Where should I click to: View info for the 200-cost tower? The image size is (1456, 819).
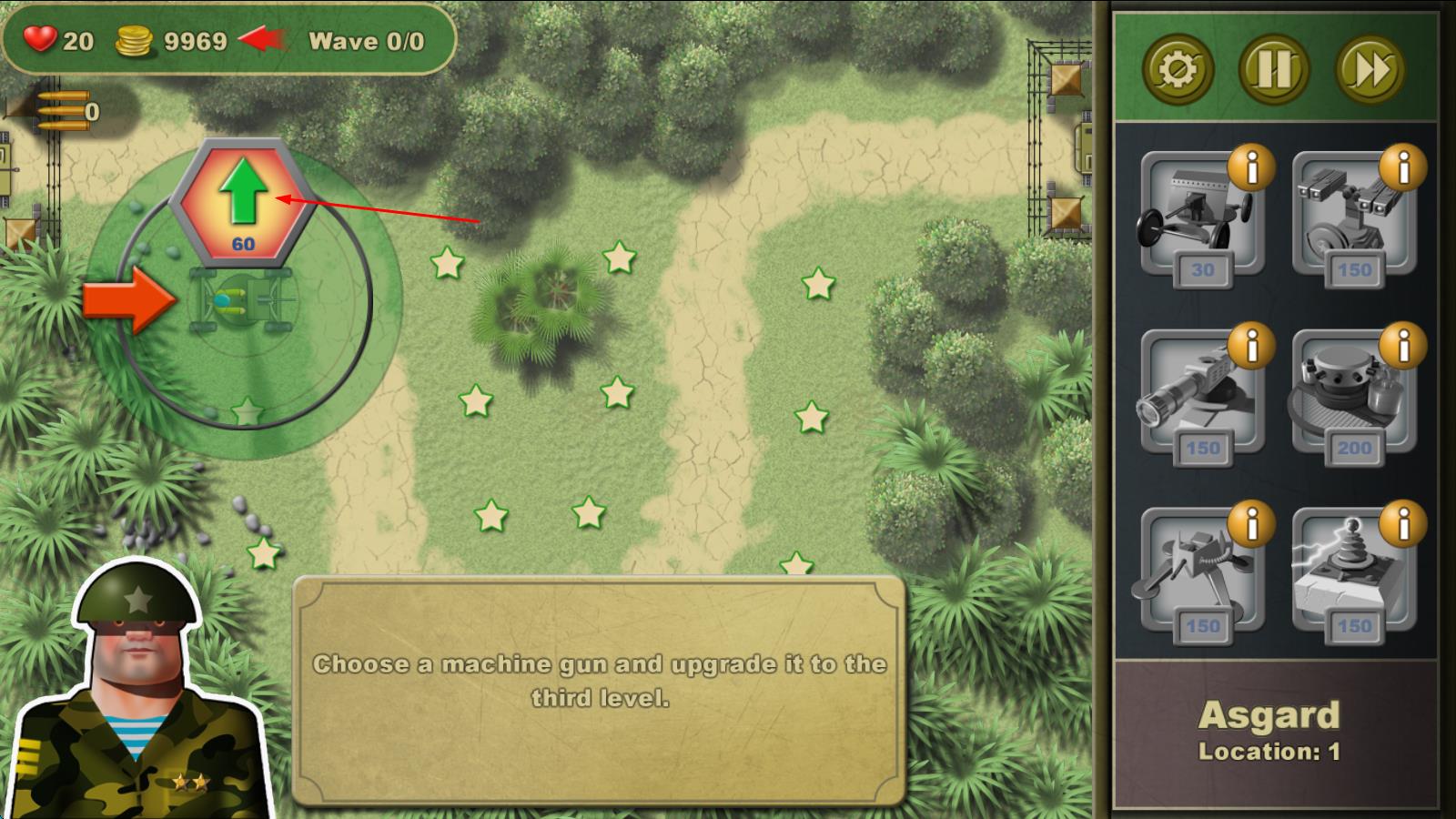(x=1403, y=346)
